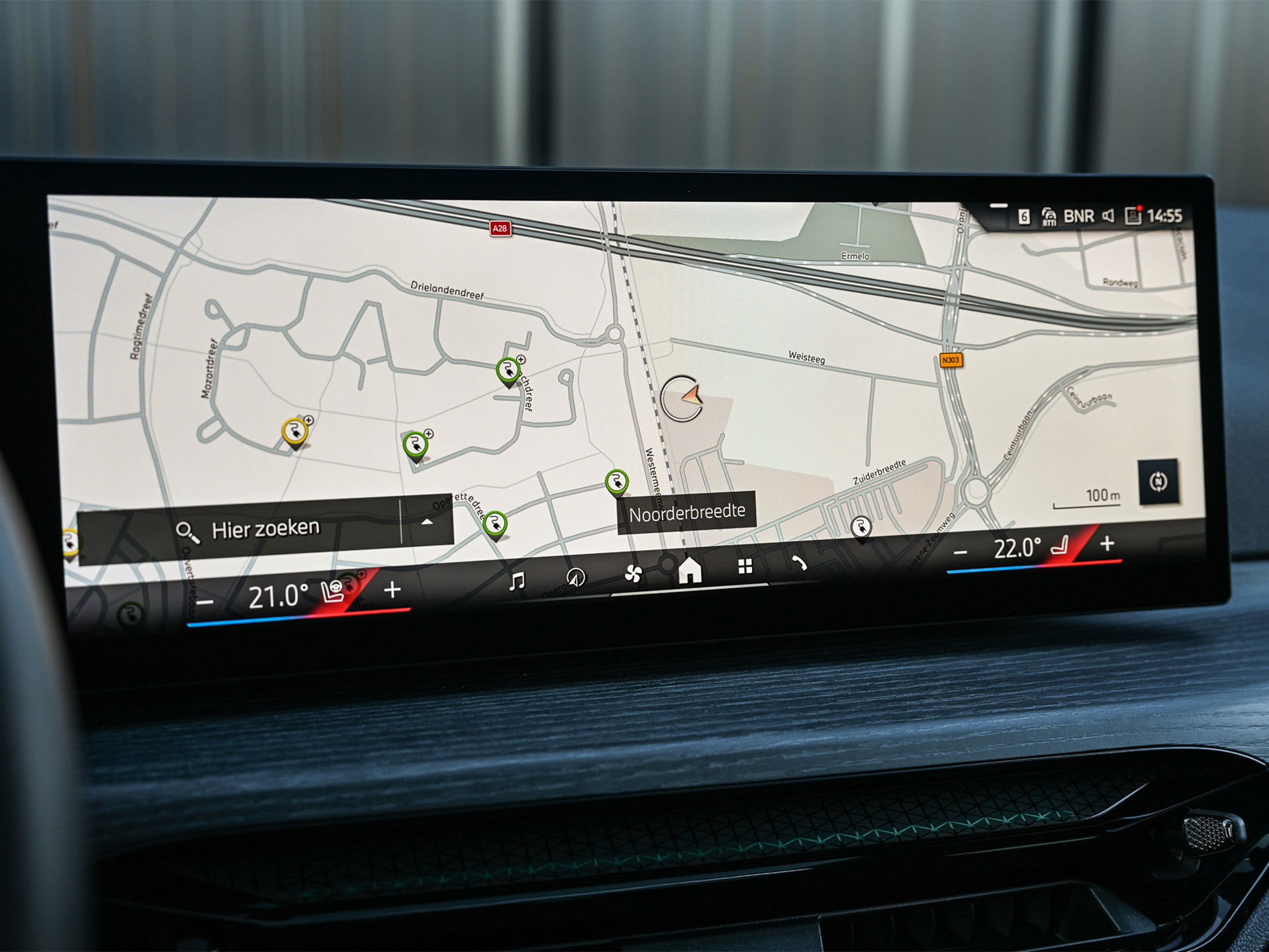Open the notifications icon beside the clock

[1133, 216]
